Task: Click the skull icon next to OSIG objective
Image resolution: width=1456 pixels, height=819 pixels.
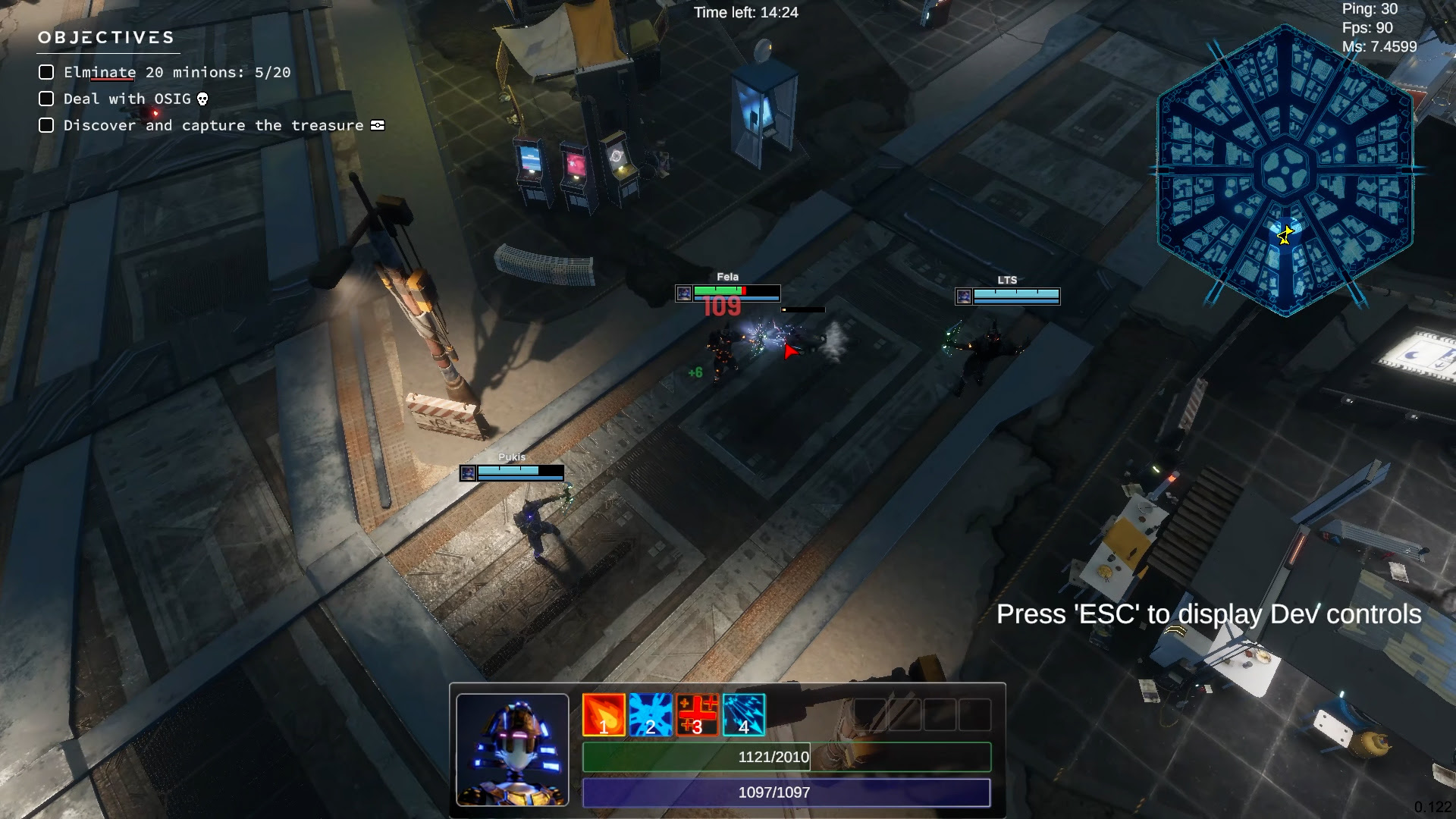Action: click(201, 99)
